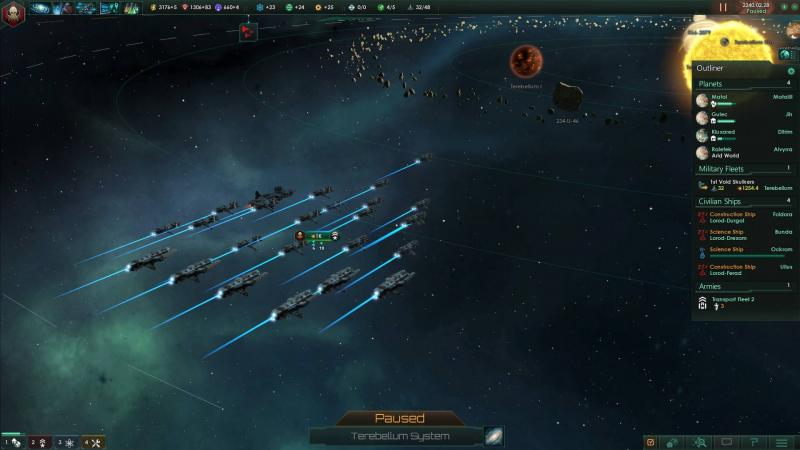Open the Outliner settings gear

[x=791, y=71]
